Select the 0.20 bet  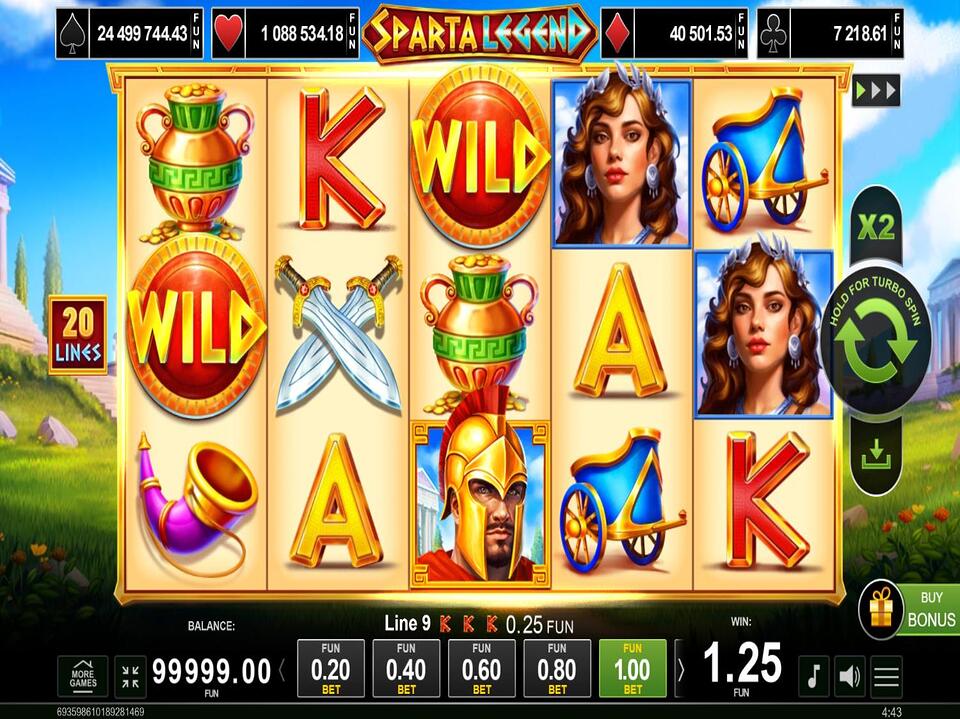tap(331, 668)
